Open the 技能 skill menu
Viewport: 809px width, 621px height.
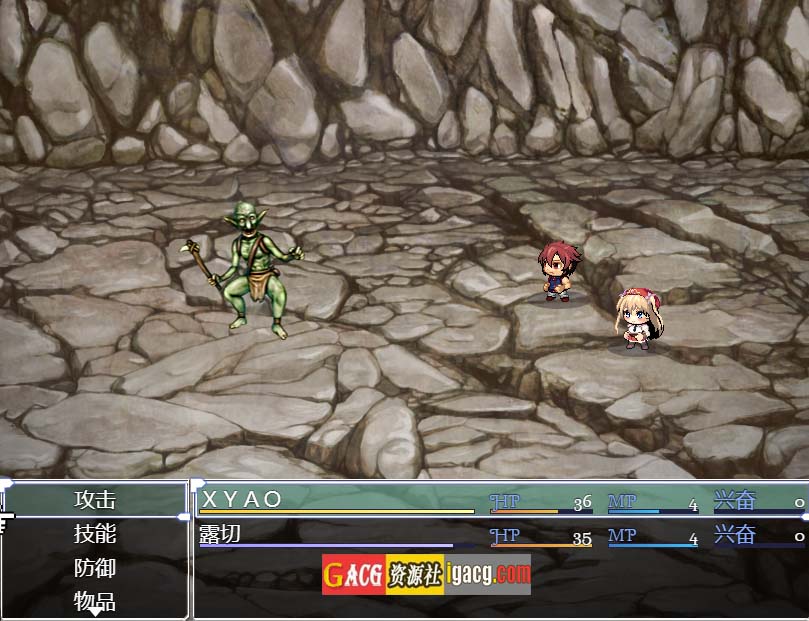coord(95,533)
